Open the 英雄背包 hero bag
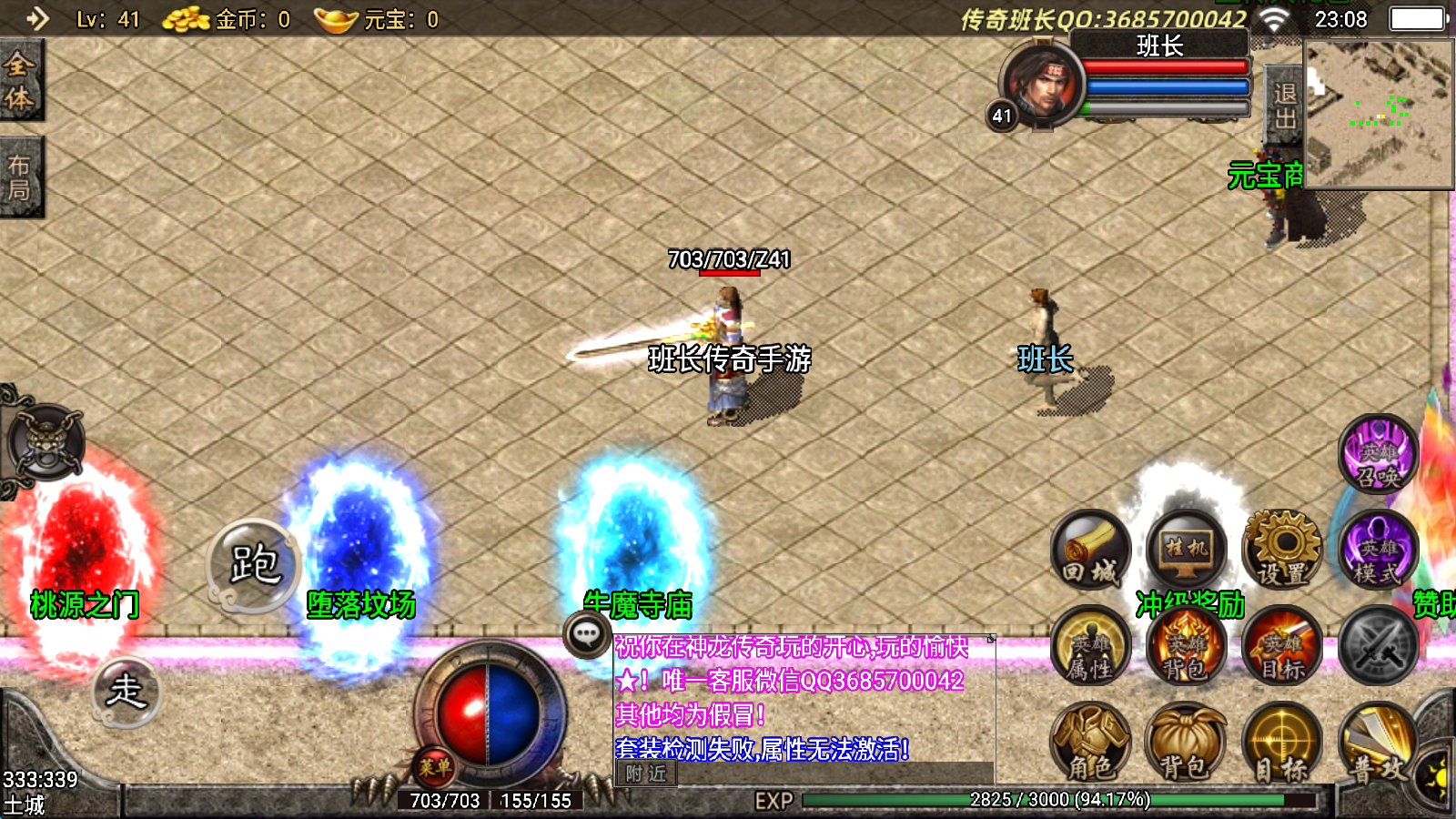 click(1186, 648)
